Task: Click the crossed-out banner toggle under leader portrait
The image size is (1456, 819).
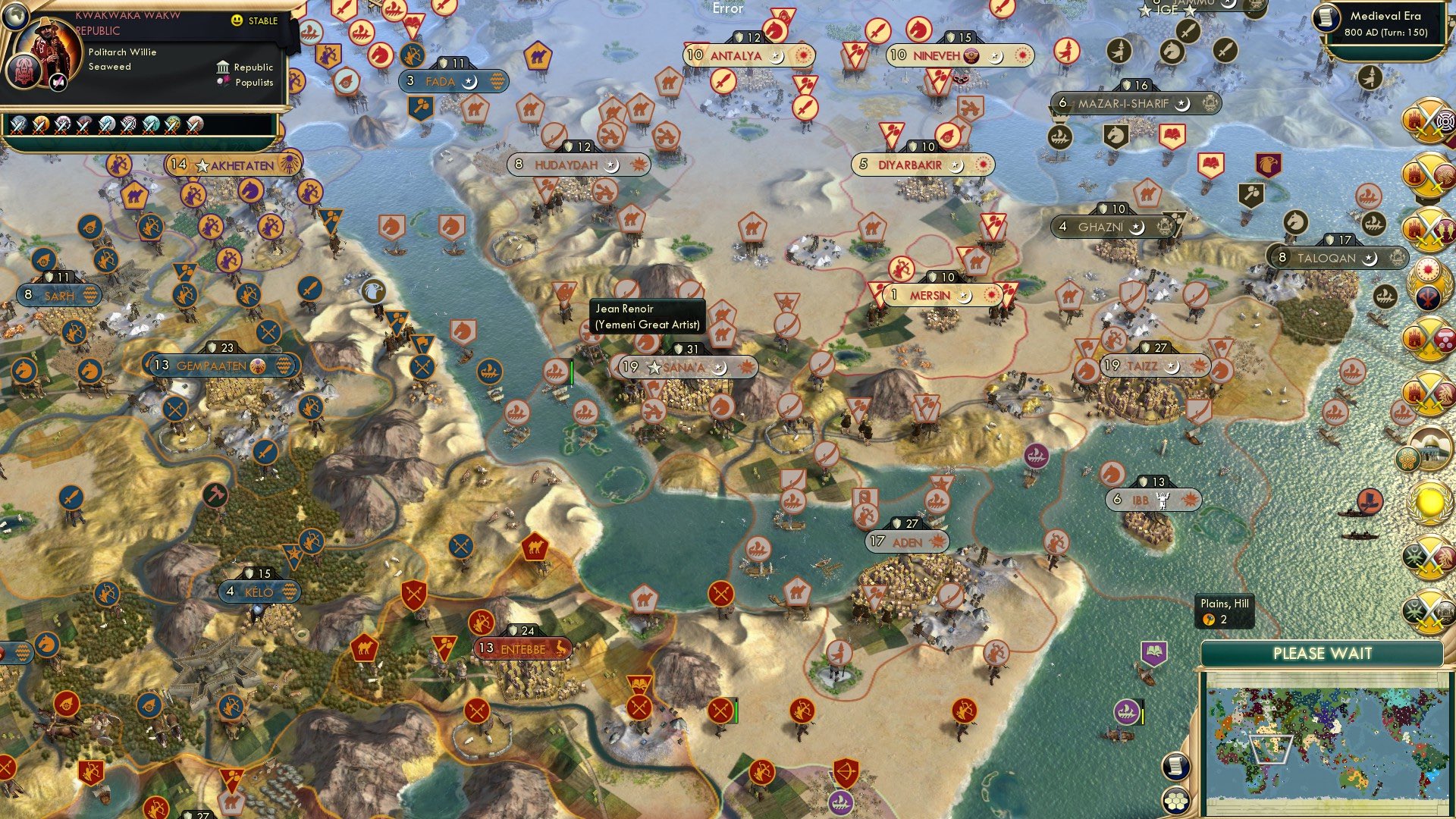Action: (x=58, y=83)
